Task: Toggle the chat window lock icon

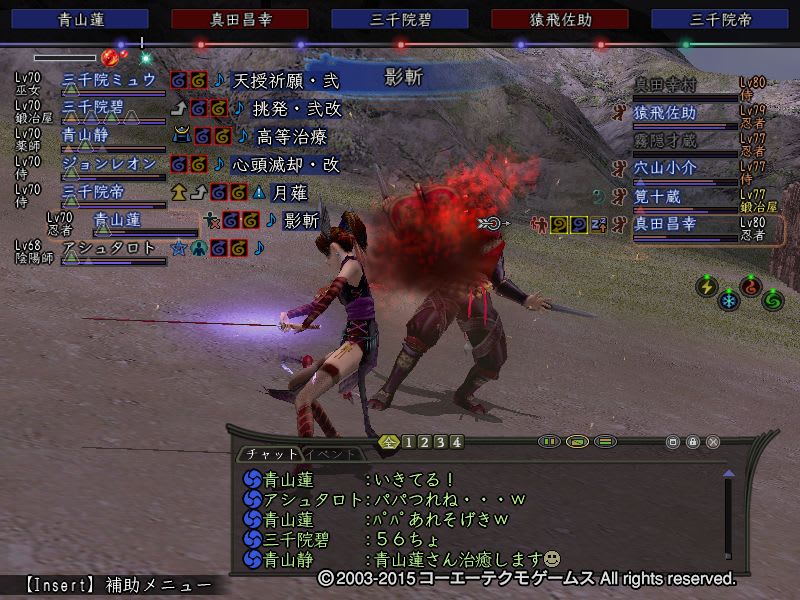Action: pos(693,441)
